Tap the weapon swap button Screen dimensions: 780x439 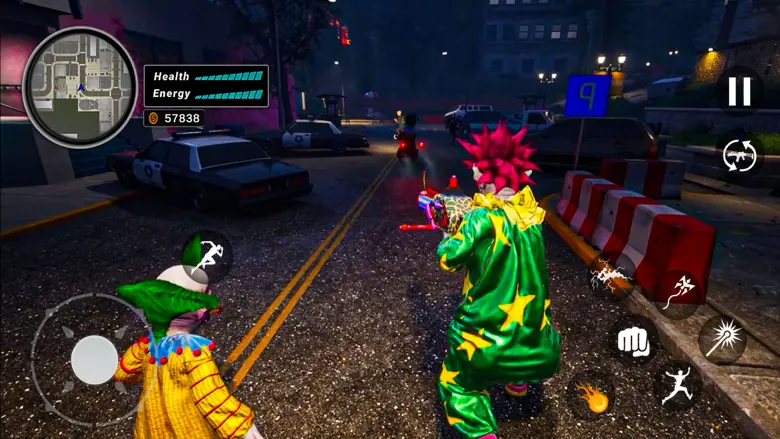coord(741,155)
